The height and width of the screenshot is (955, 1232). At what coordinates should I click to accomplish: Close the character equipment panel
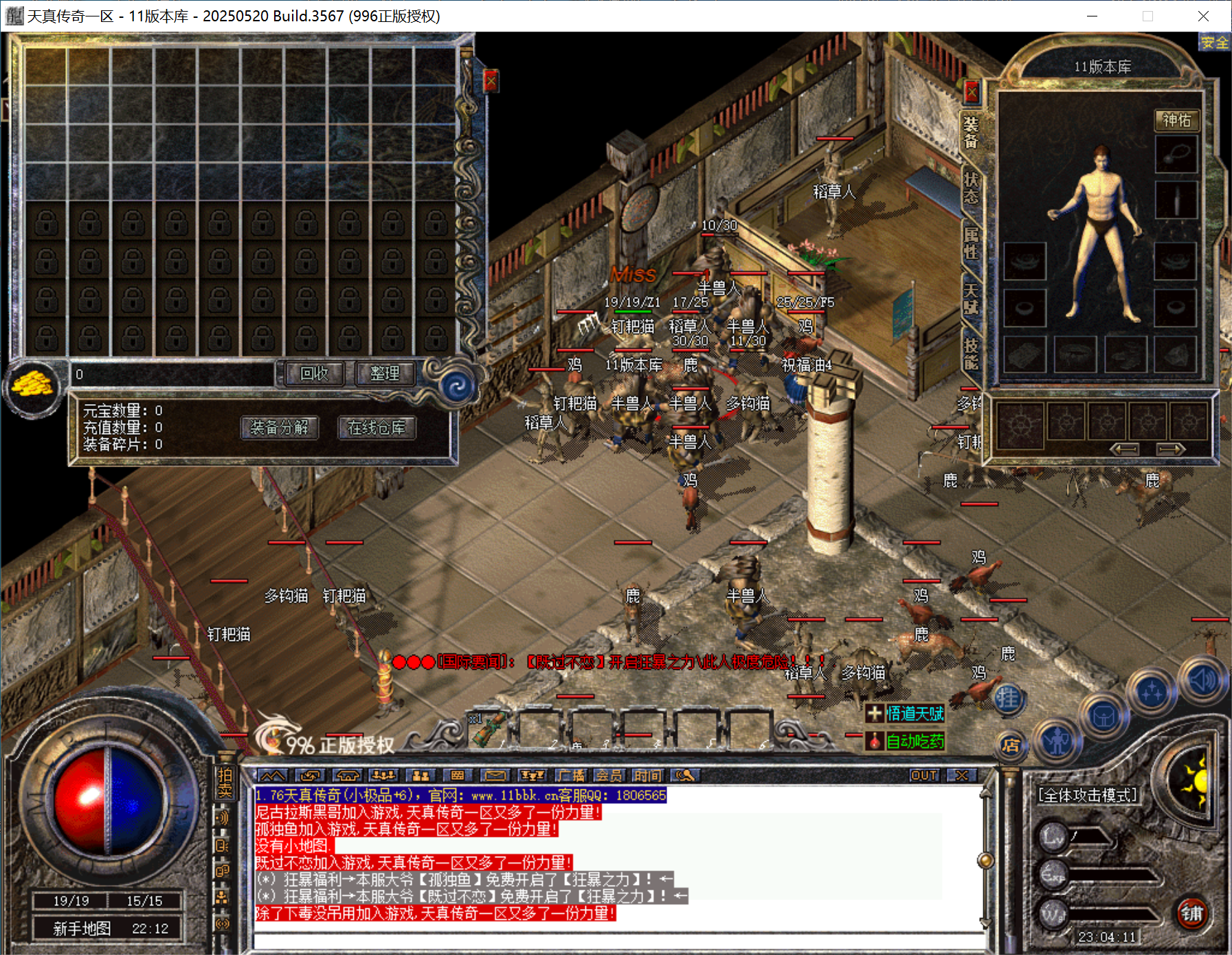(972, 91)
